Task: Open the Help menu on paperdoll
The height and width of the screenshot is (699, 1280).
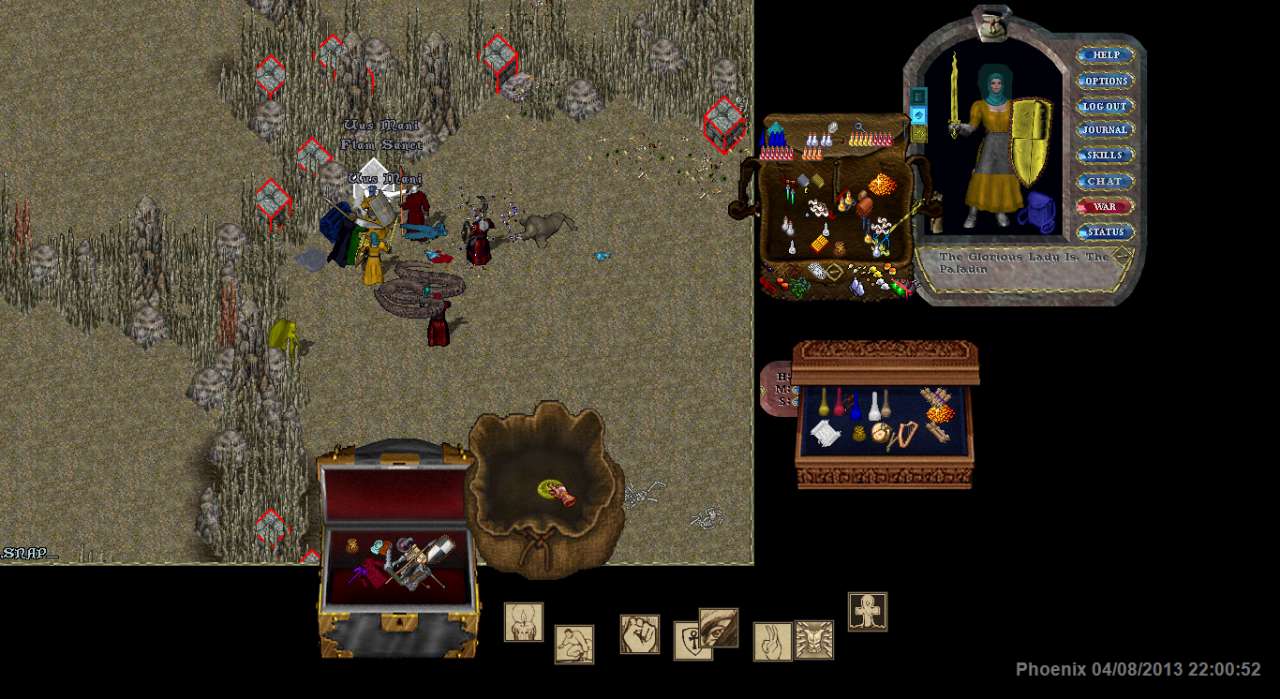Action: click(1105, 56)
